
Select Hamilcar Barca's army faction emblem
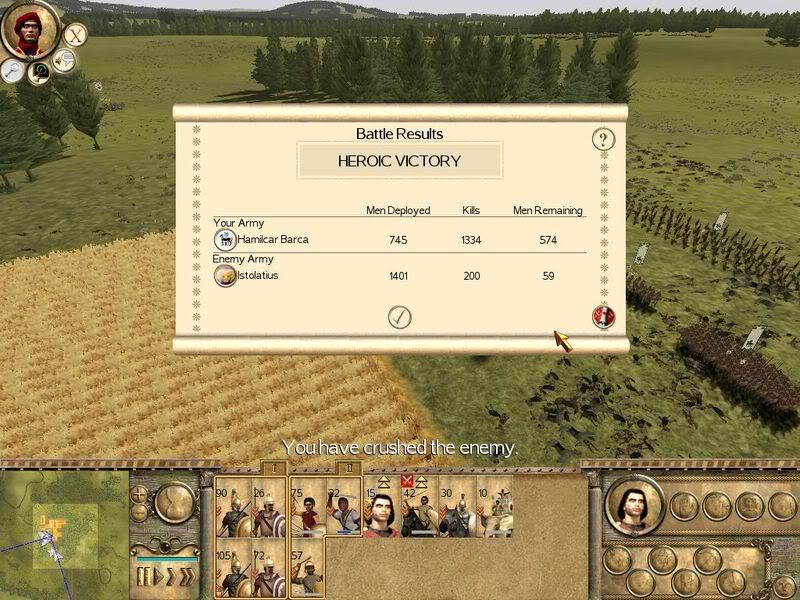(225, 240)
